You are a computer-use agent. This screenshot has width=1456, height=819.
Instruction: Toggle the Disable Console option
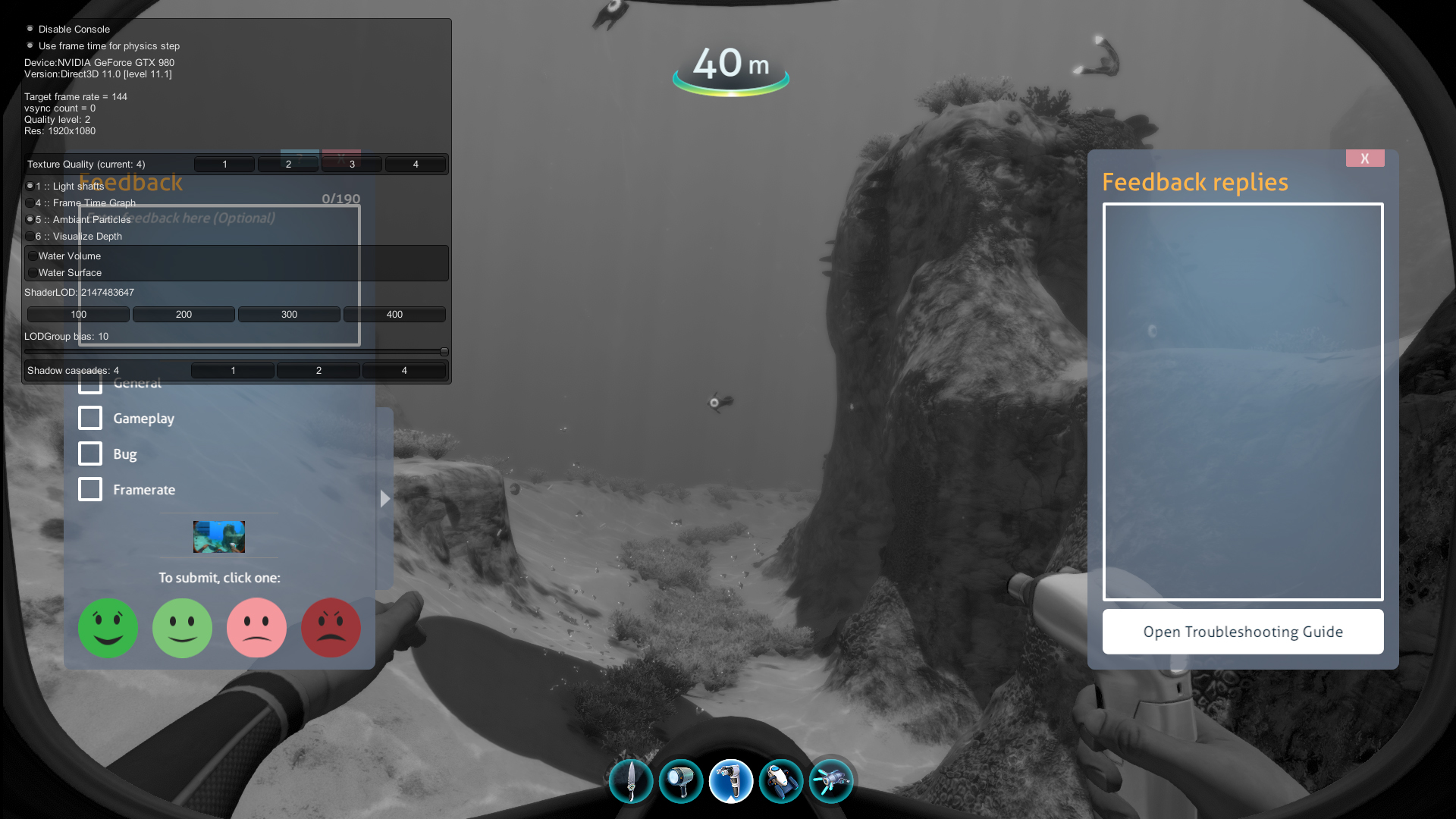pos(29,29)
